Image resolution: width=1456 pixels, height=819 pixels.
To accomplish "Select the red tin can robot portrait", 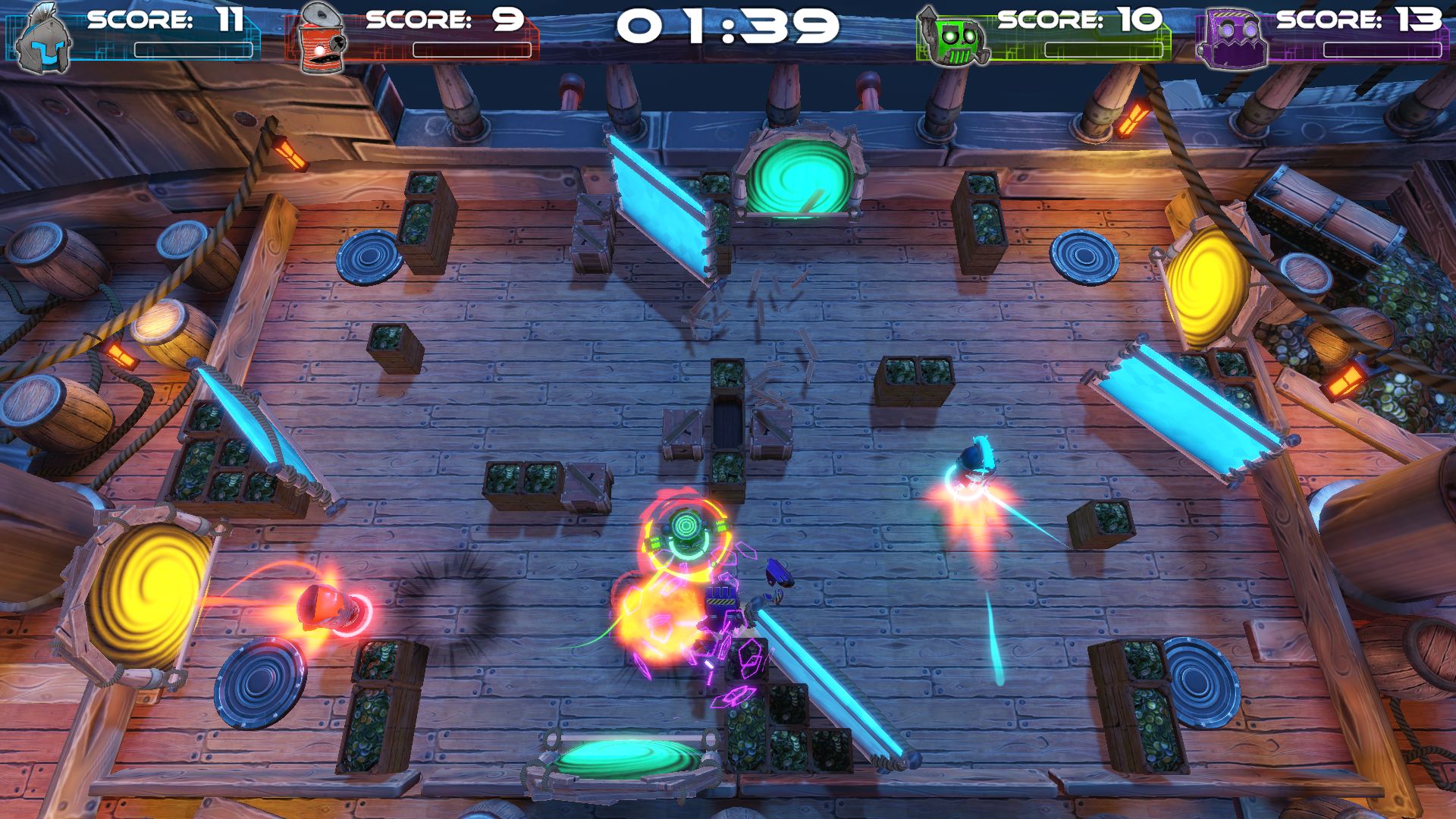I will pos(320,39).
